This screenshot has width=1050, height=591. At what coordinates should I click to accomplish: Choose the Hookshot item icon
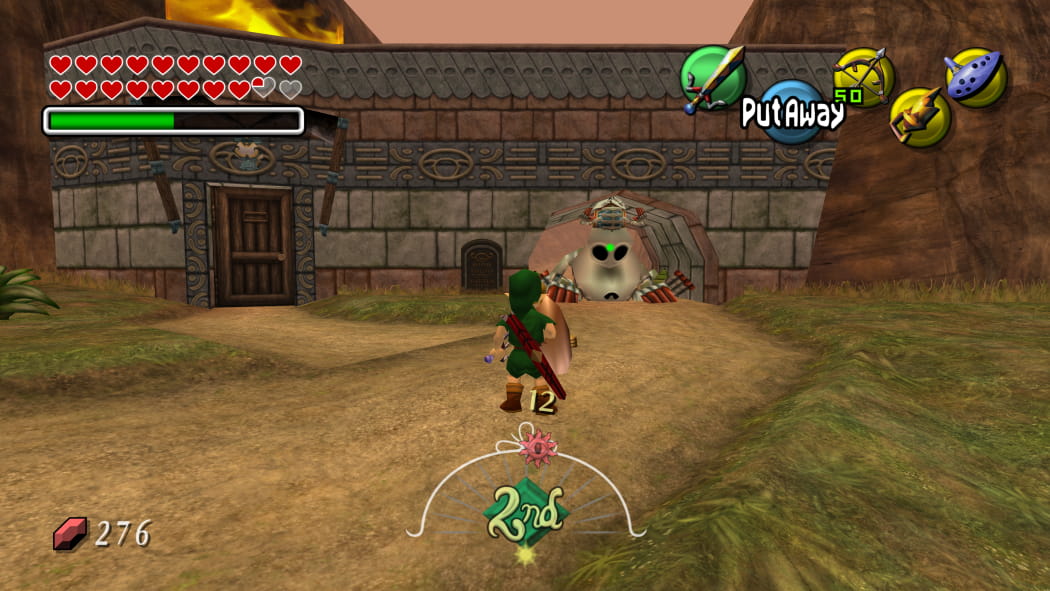coord(919,118)
